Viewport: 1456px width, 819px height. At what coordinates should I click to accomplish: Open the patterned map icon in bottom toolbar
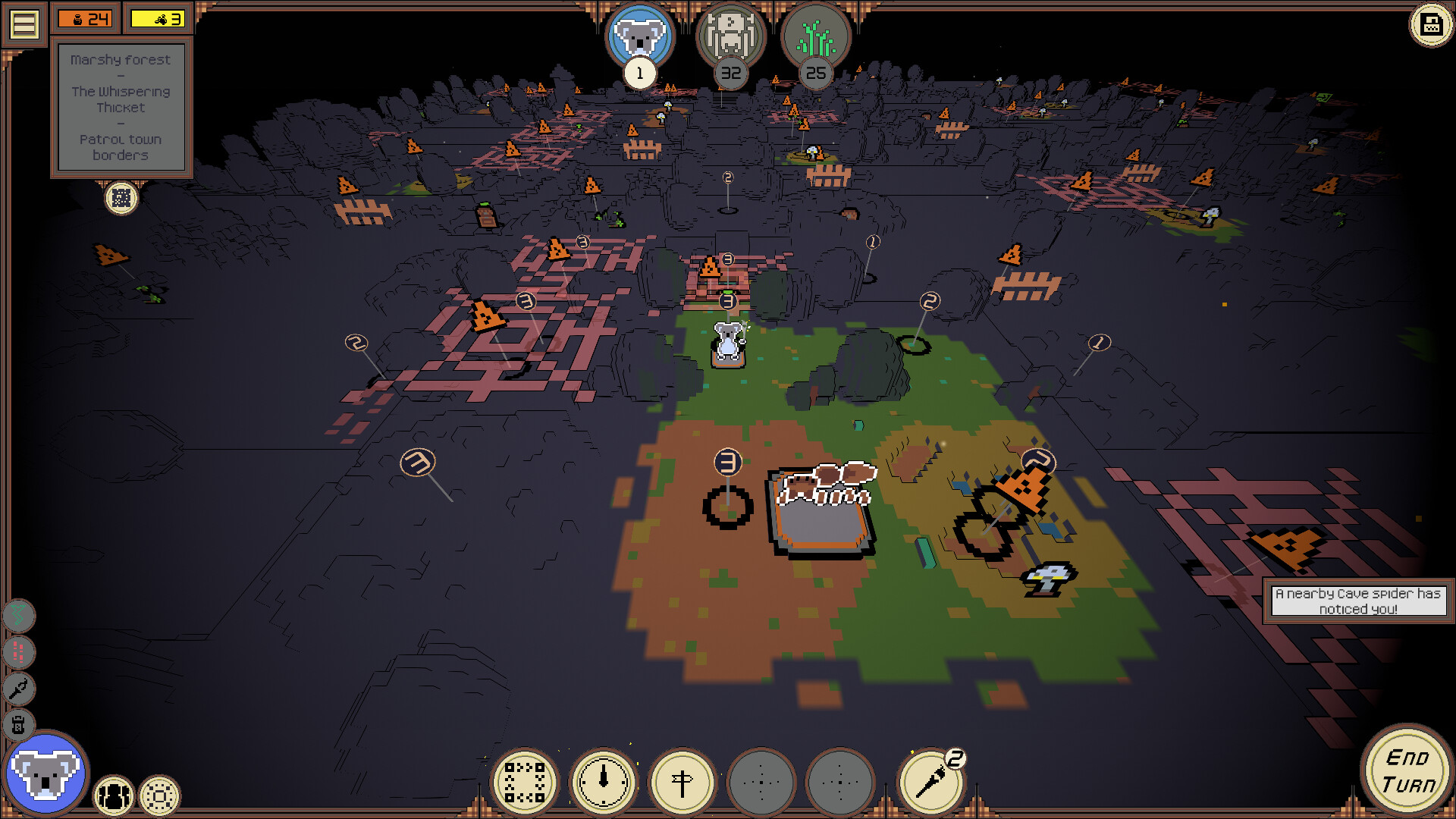(x=526, y=781)
